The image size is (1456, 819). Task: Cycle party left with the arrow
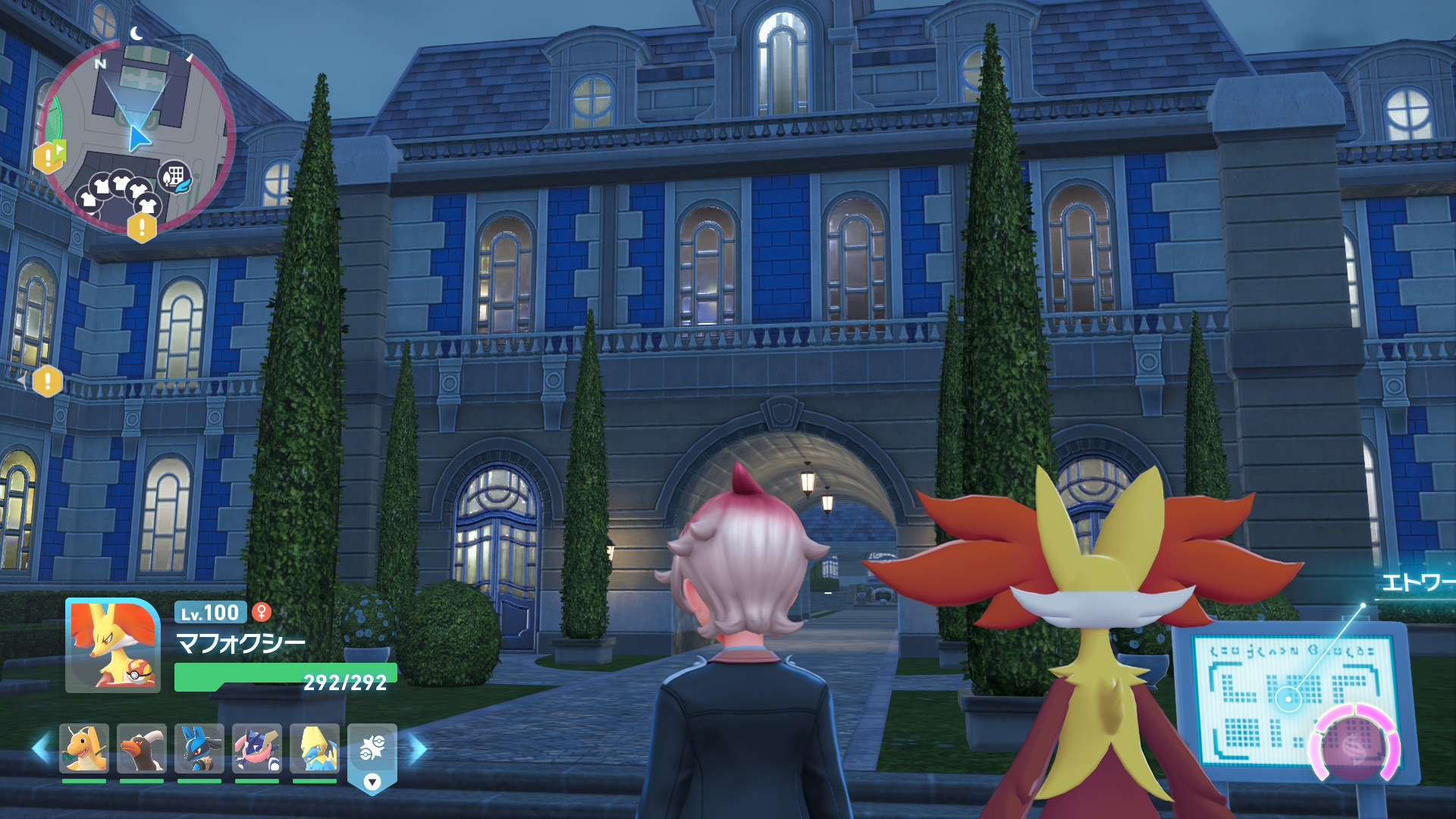42,749
